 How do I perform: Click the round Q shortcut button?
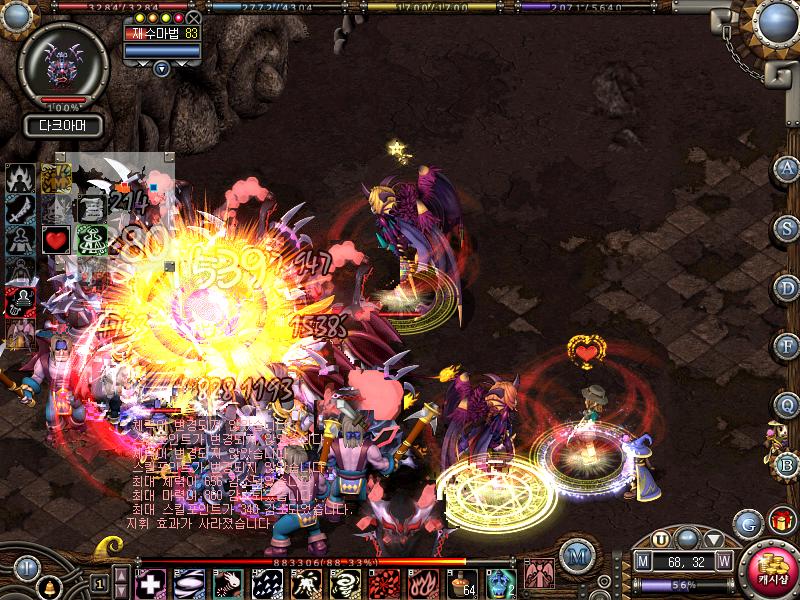(787, 404)
